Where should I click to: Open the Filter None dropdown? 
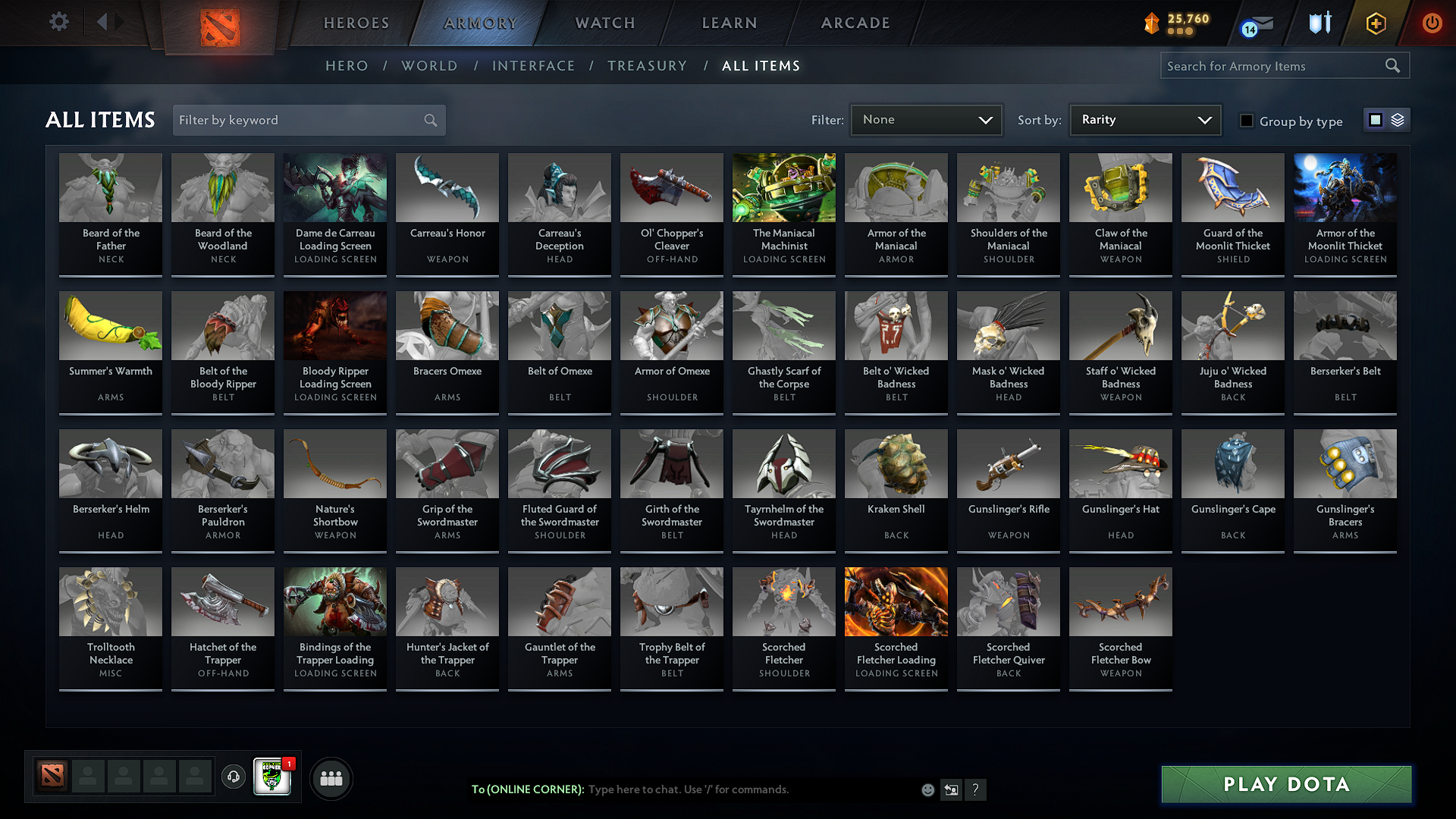click(926, 119)
